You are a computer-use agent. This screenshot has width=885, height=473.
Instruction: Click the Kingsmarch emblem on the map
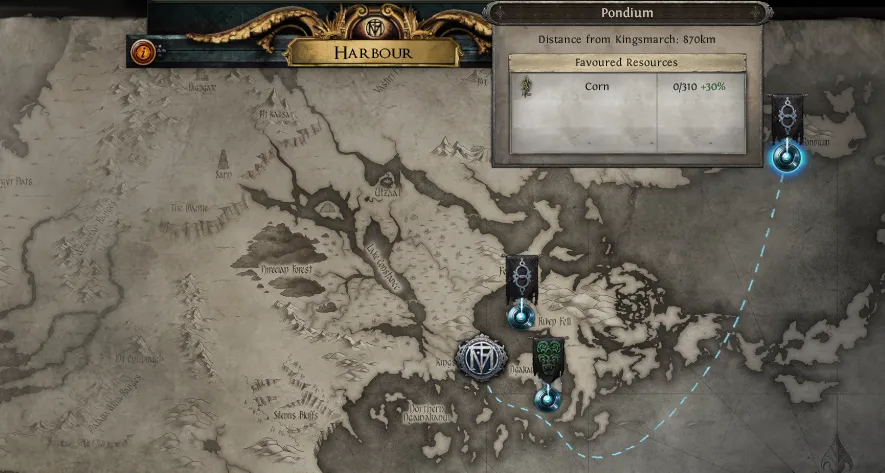pos(478,357)
